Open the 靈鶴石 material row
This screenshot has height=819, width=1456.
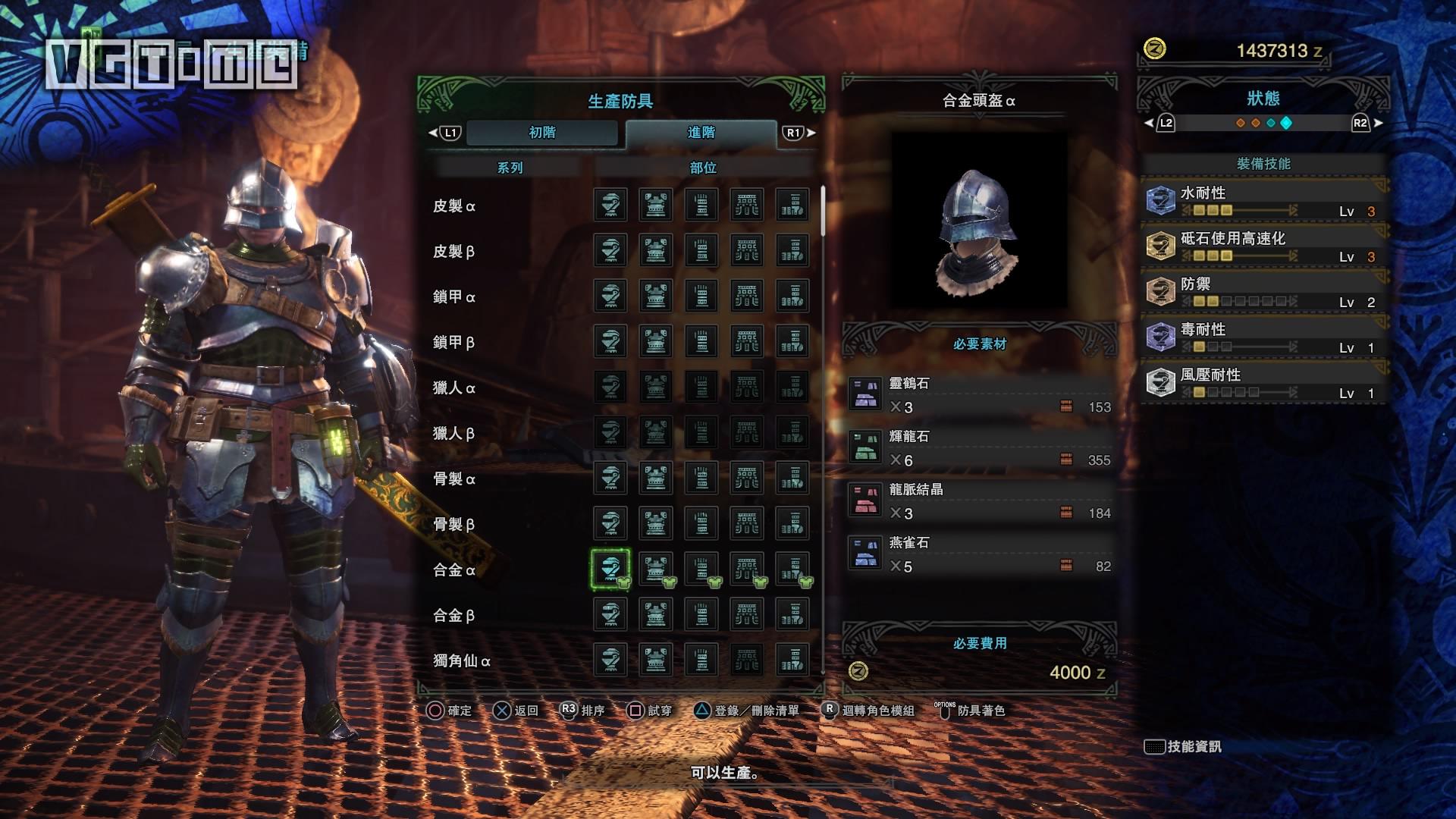980,396
